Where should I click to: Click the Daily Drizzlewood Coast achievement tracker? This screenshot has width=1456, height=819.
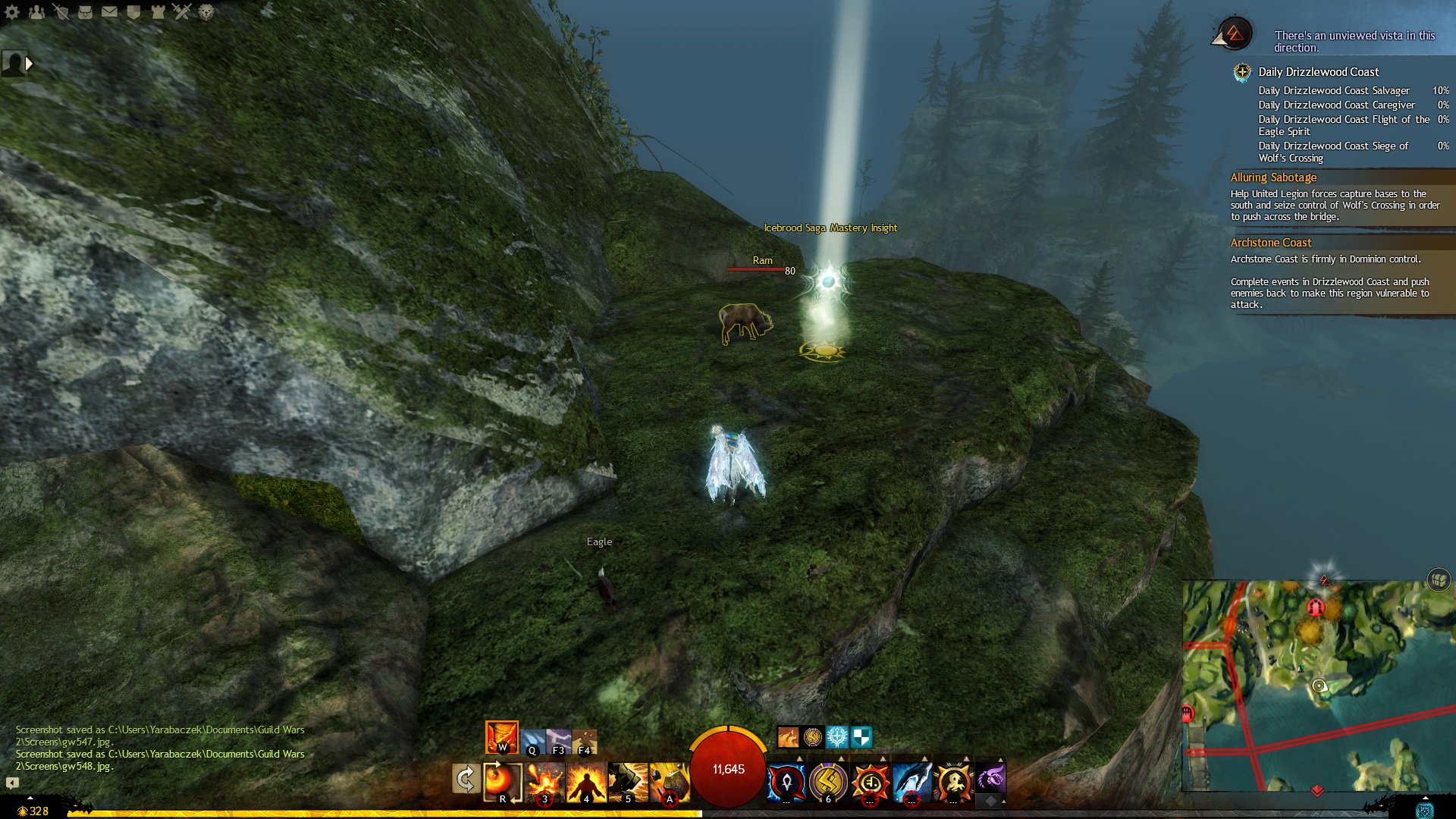coord(1318,72)
